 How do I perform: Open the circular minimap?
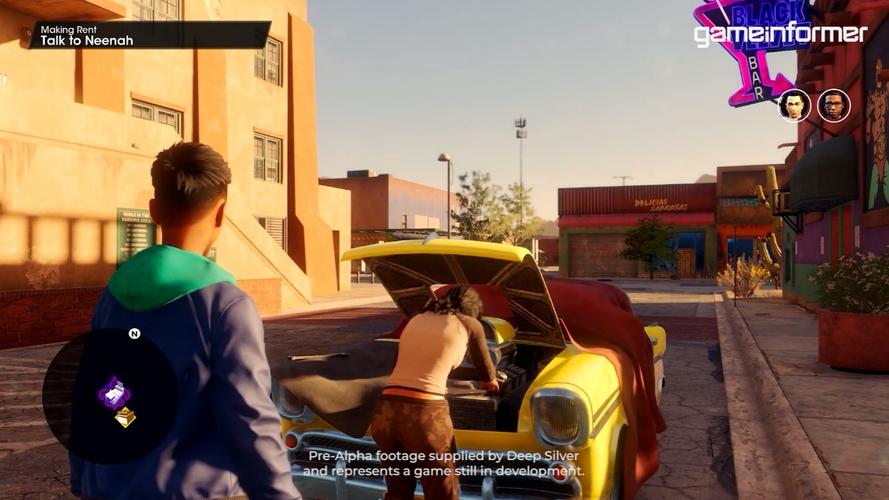click(x=110, y=395)
